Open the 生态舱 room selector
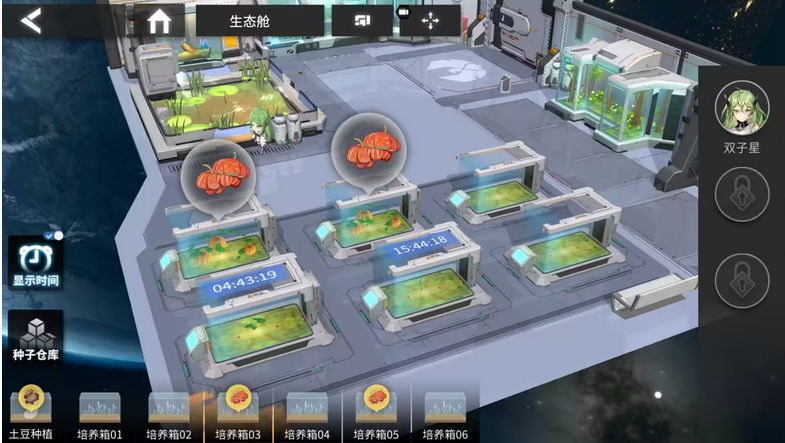 pyautogui.click(x=259, y=20)
